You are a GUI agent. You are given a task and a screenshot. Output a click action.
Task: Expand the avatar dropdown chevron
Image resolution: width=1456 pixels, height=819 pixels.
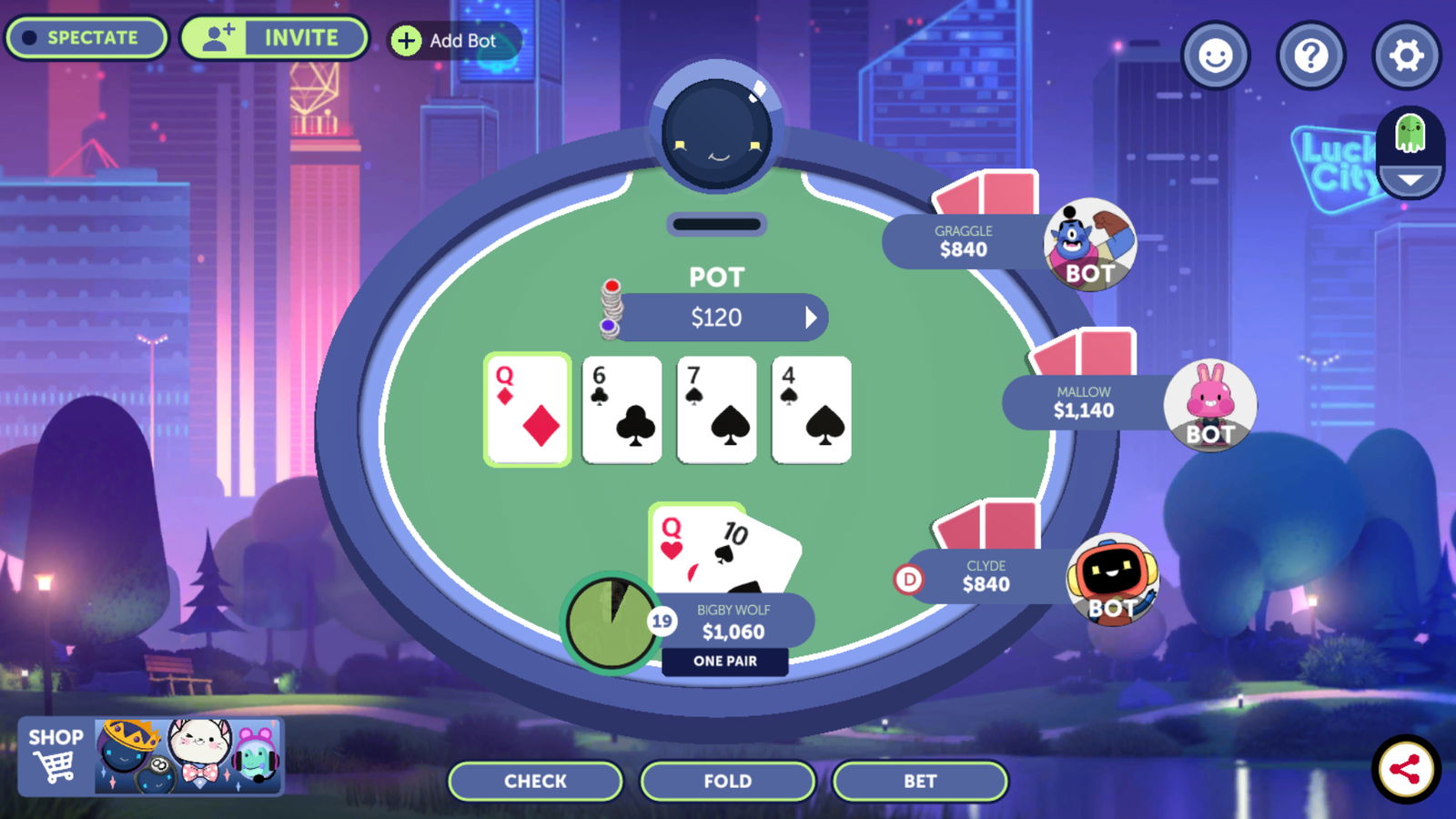[x=1409, y=179]
